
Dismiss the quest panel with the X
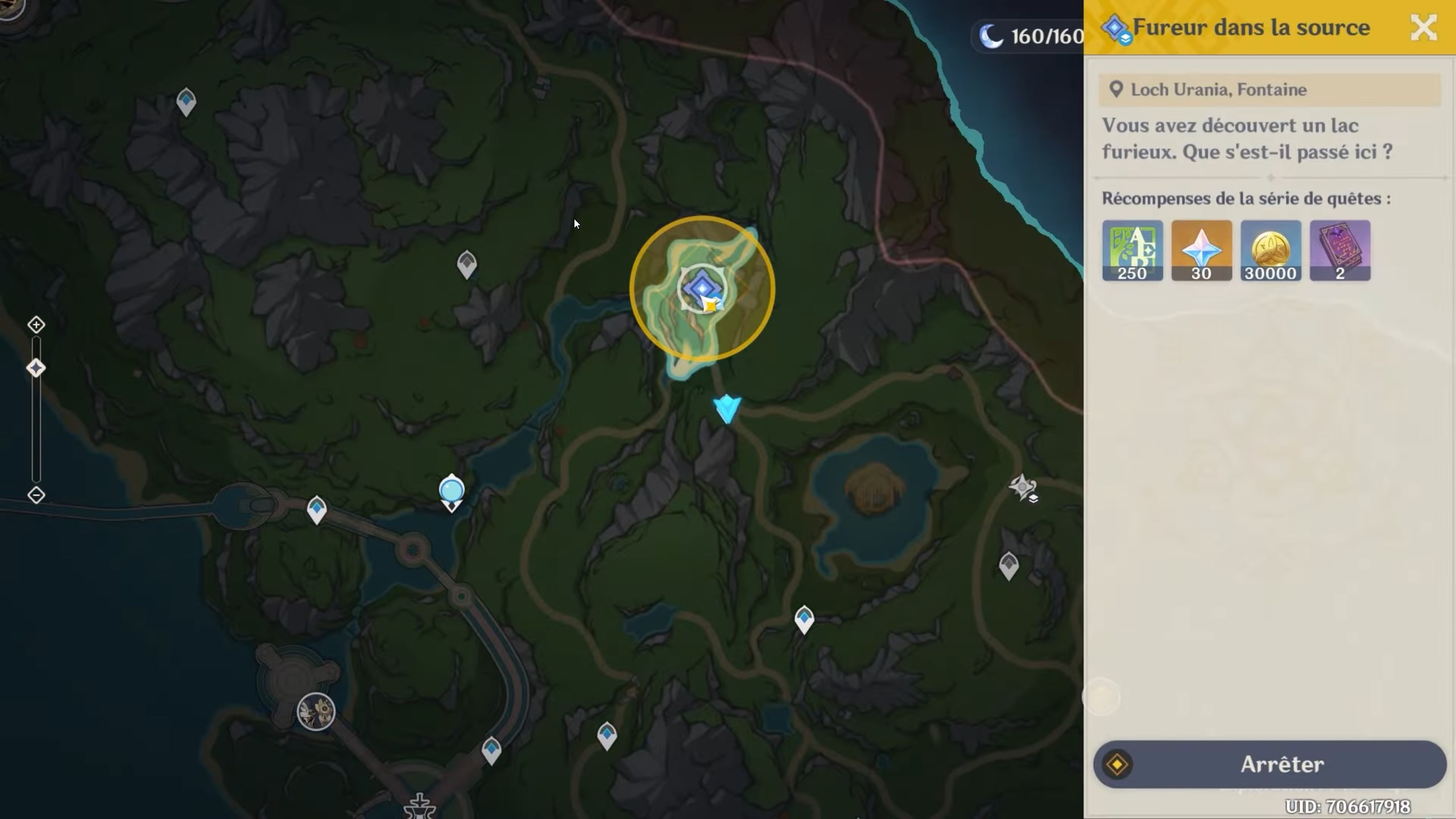(1424, 27)
